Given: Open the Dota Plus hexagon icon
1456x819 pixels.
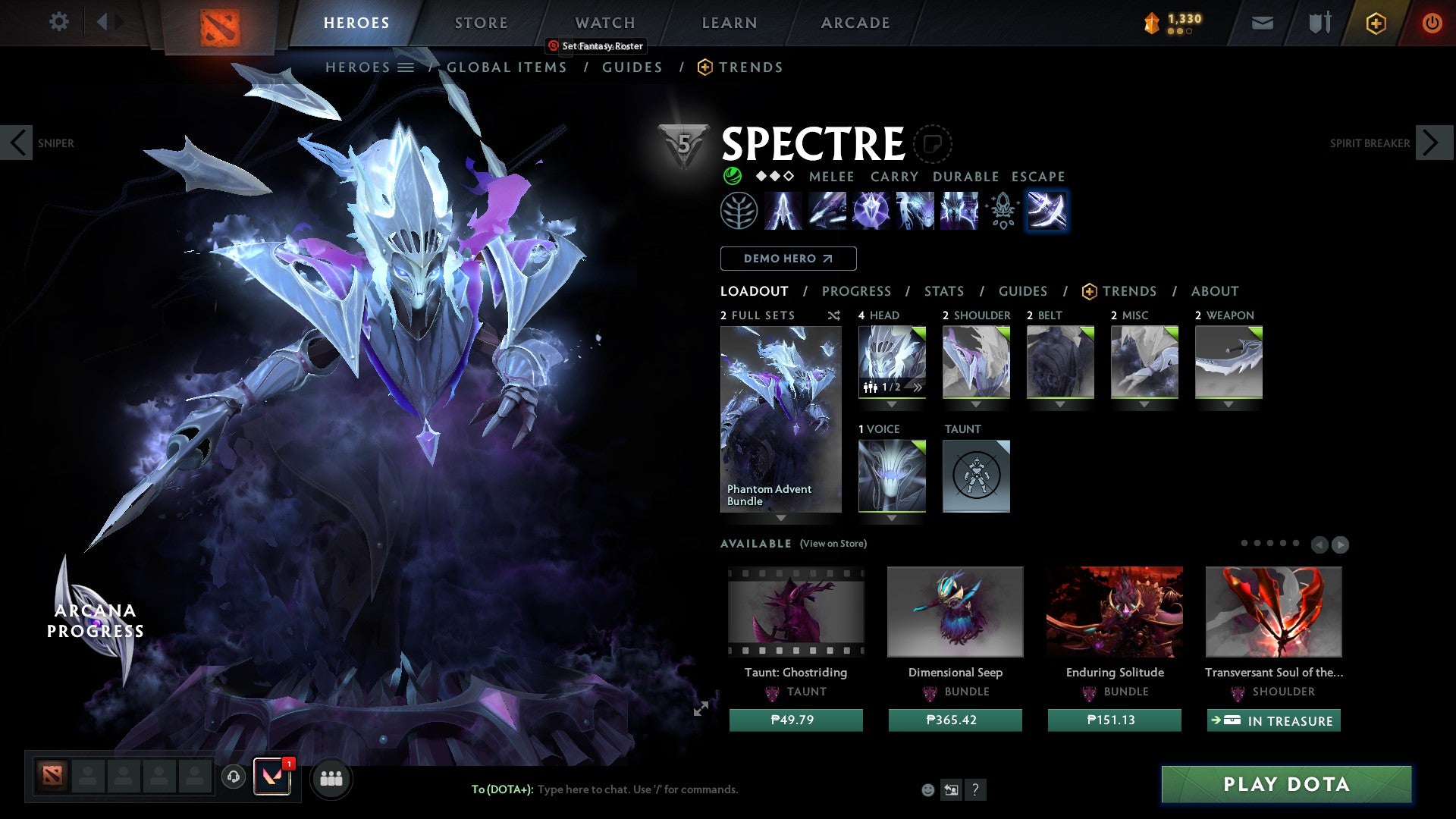Looking at the screenshot, I should pos(1375,23).
